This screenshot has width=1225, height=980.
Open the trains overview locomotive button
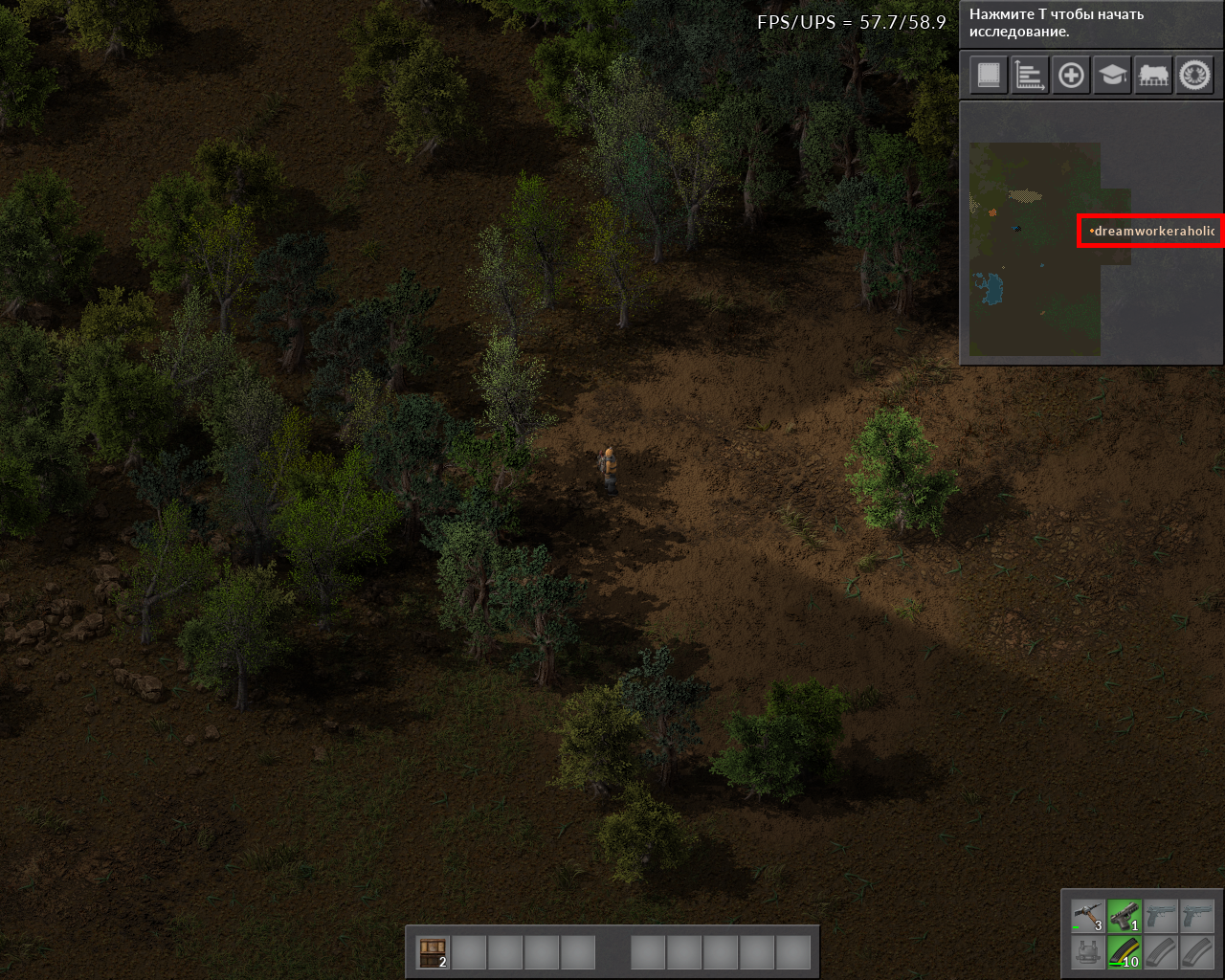1153,75
